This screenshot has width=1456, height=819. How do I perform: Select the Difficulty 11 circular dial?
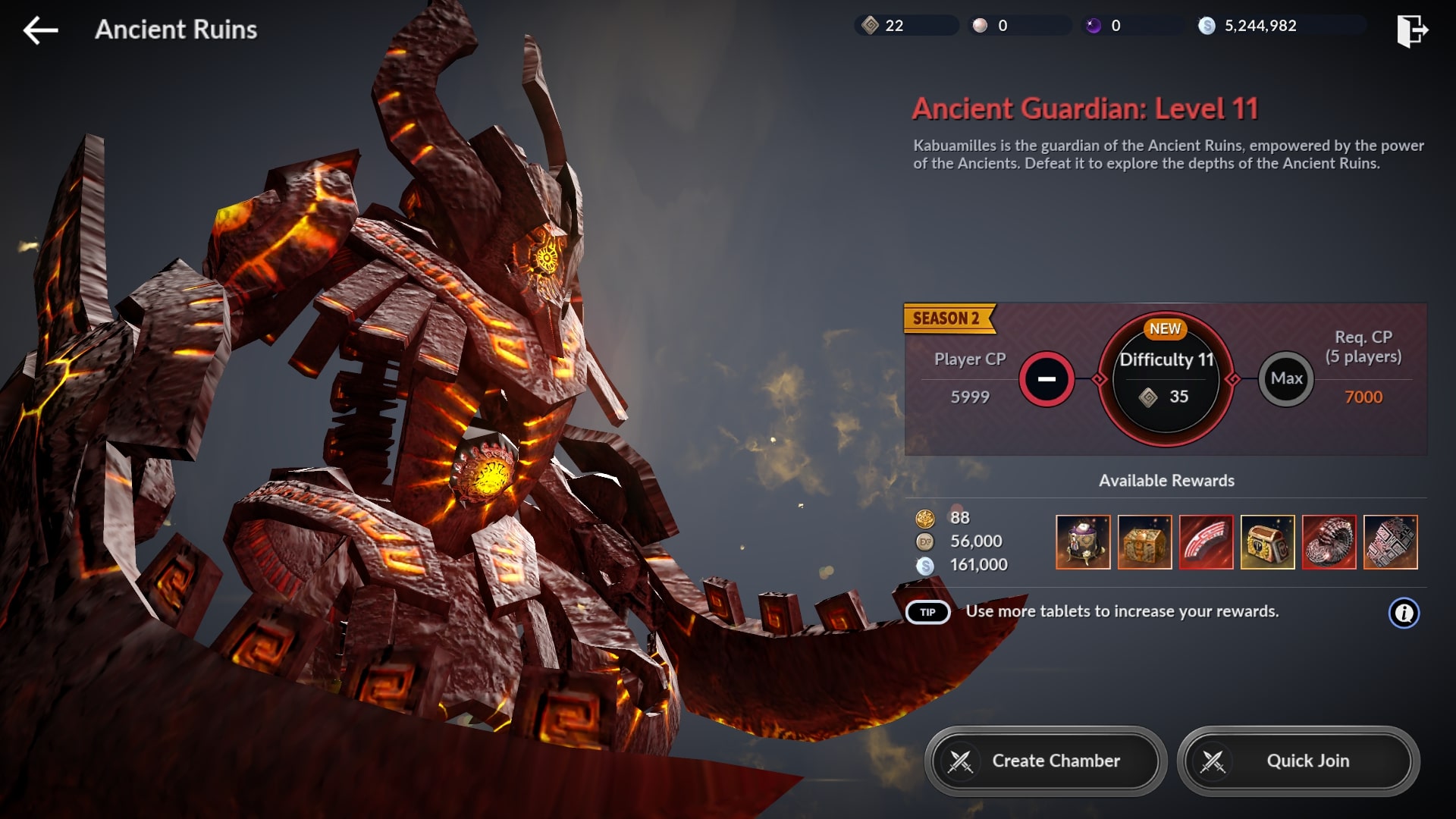[1165, 378]
